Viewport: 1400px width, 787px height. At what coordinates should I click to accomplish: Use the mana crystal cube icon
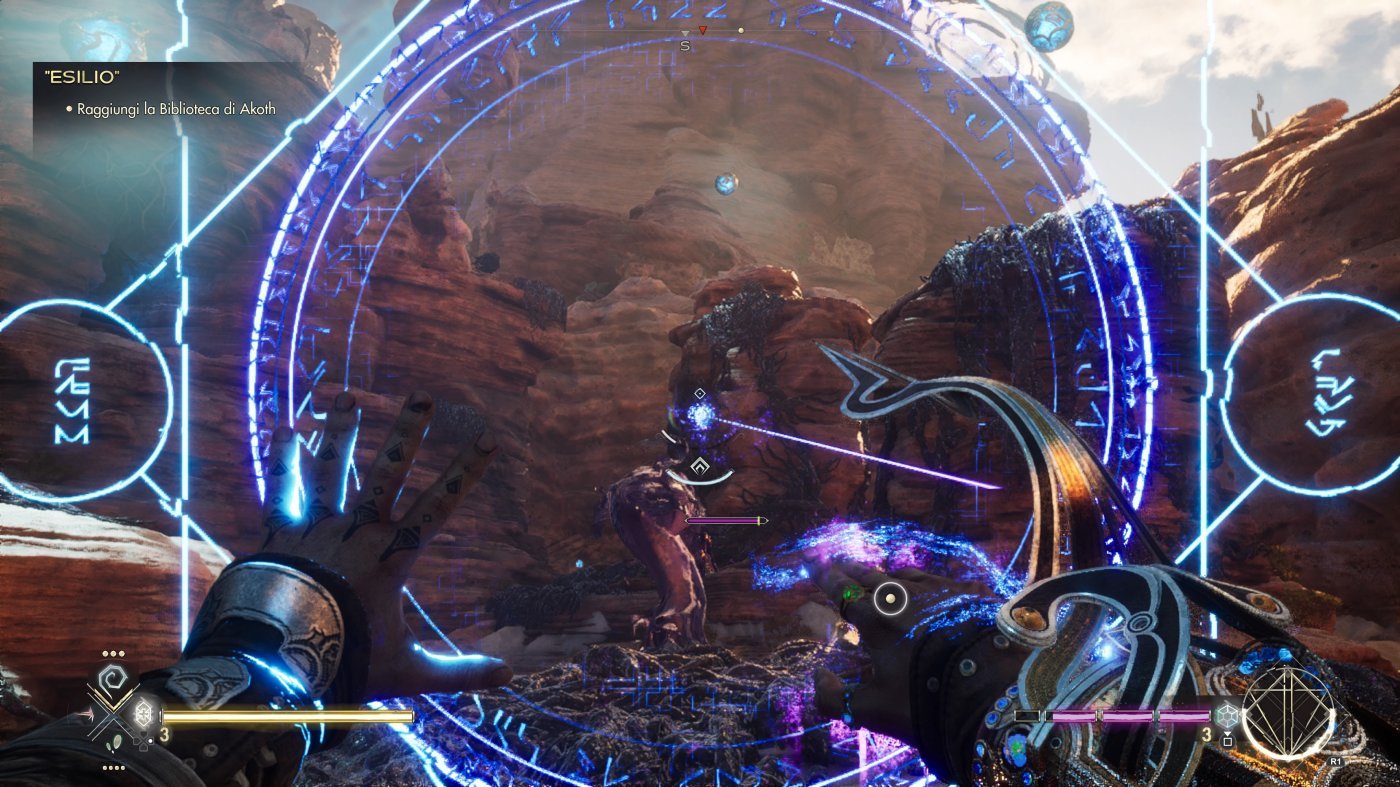click(x=1226, y=716)
